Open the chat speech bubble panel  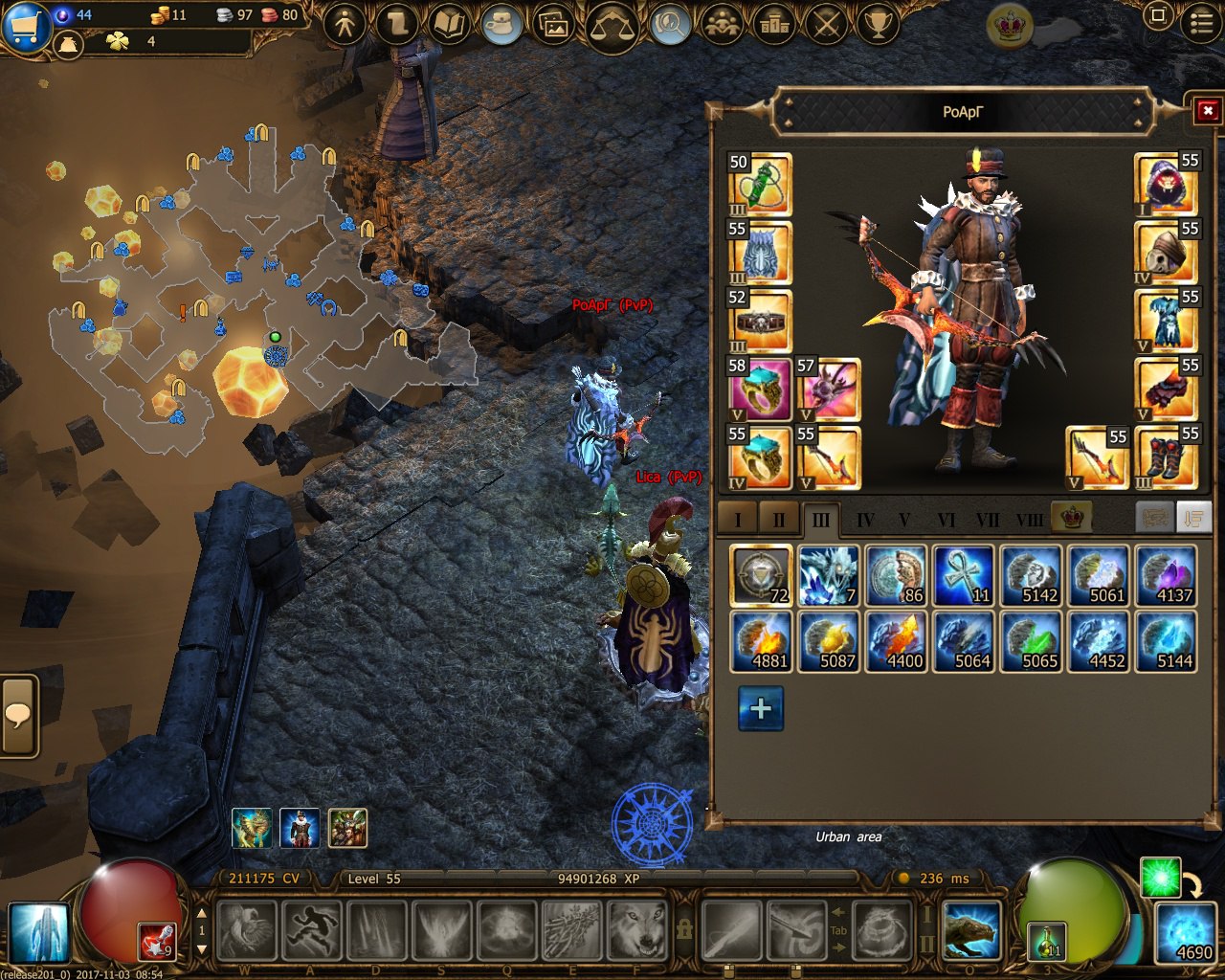coord(18,716)
